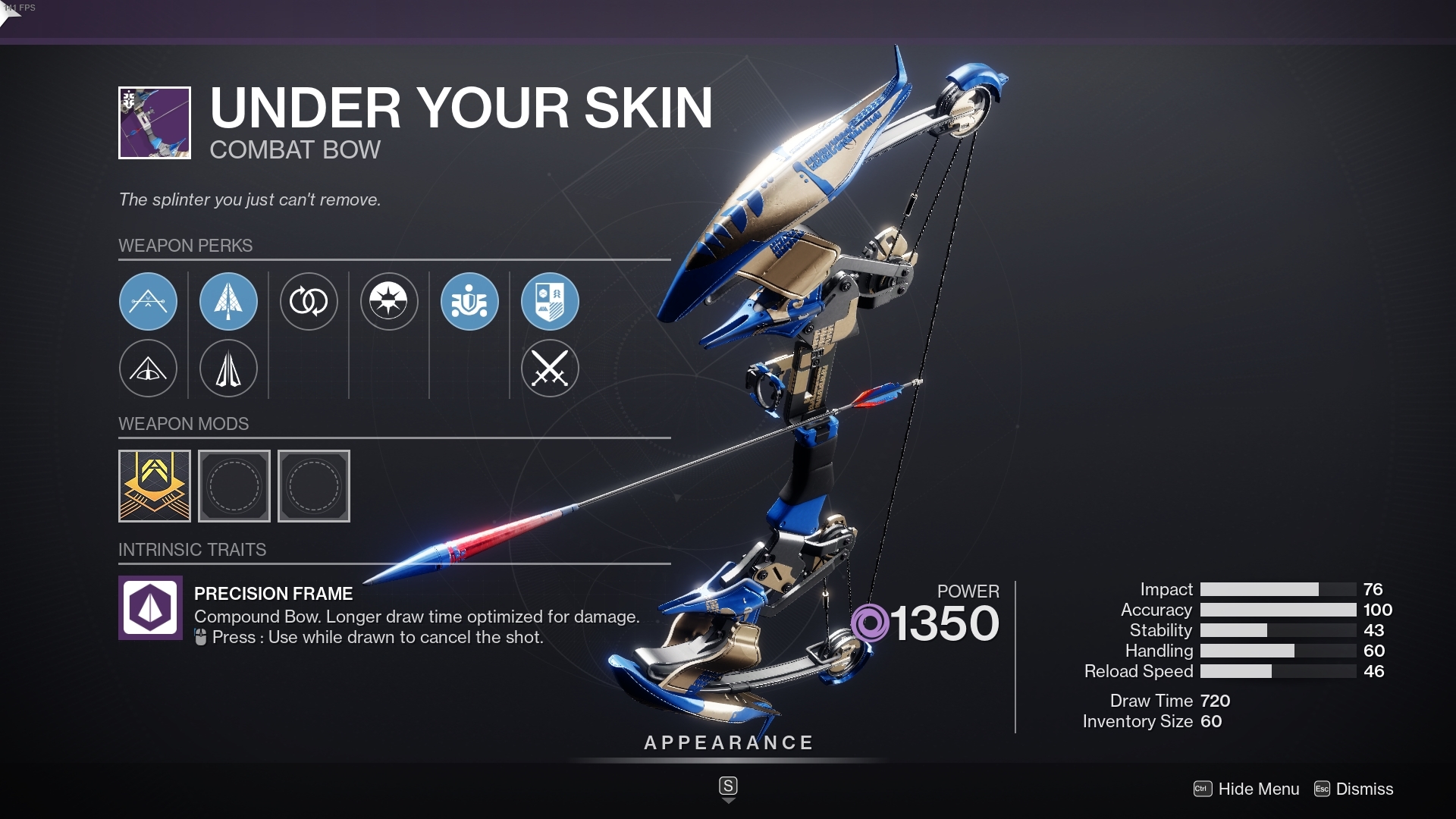Select the interlocking circles trait perk

click(309, 301)
